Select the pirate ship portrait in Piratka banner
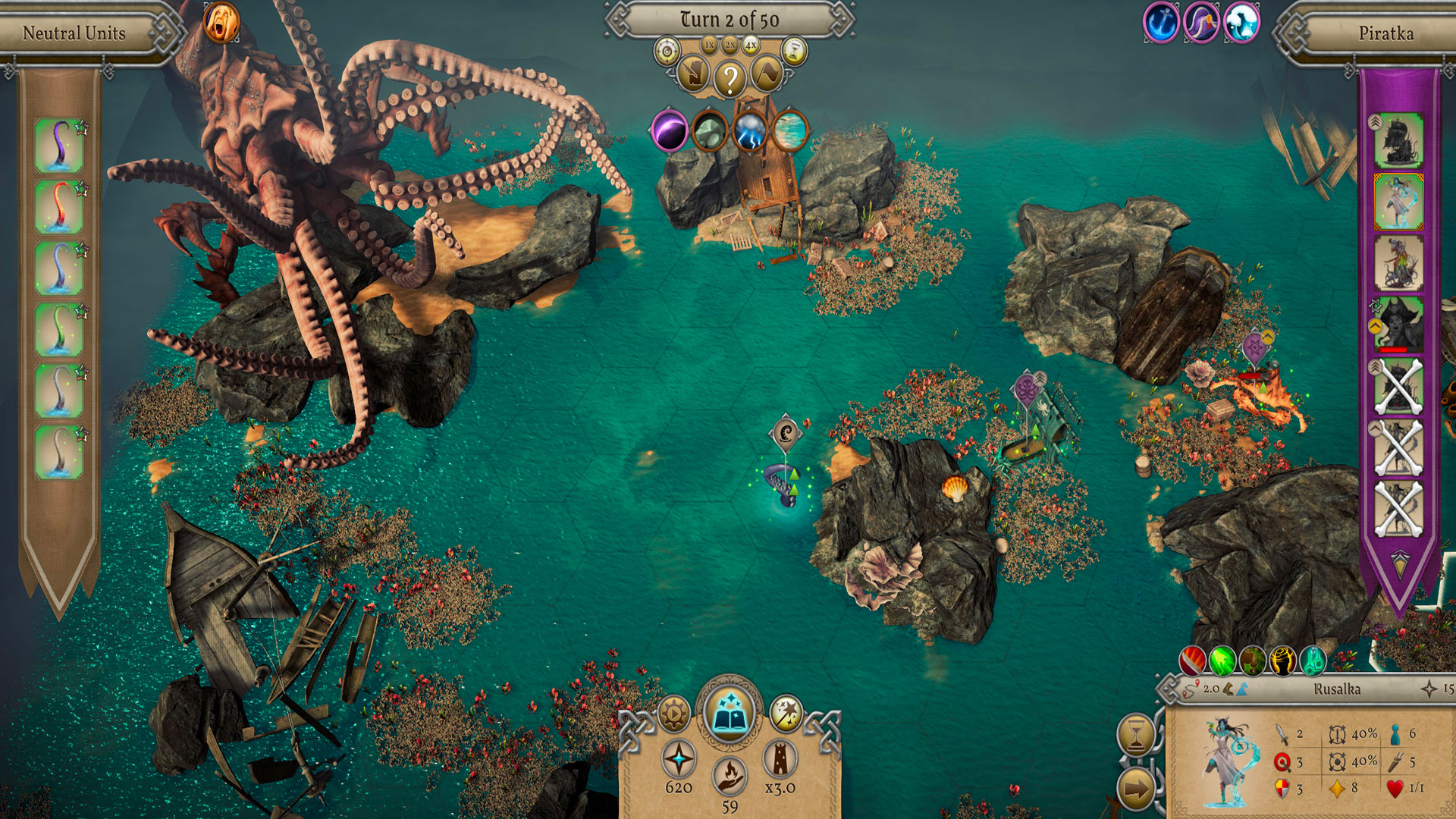This screenshot has width=1456, height=819. 1398,140
